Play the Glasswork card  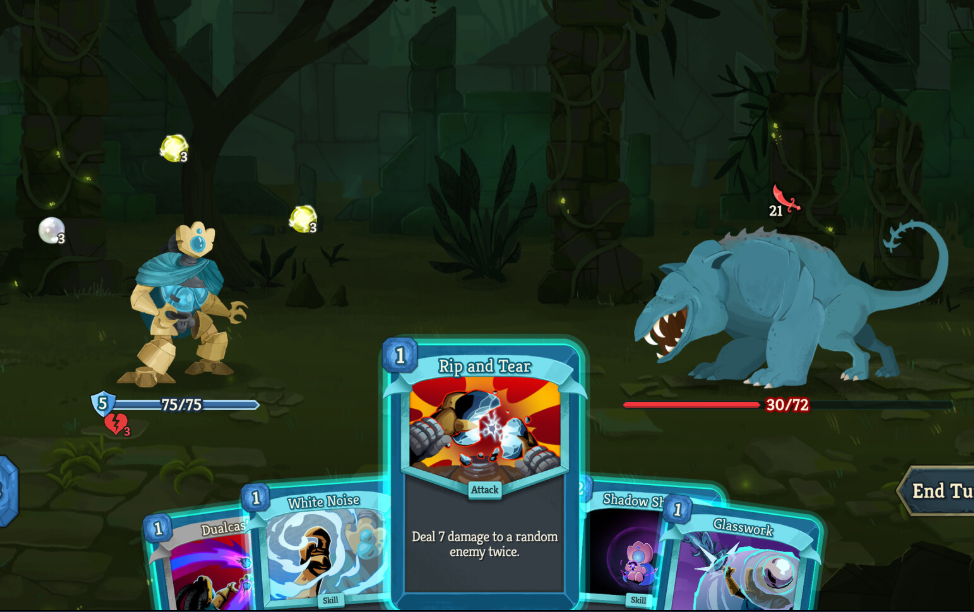click(x=740, y=560)
